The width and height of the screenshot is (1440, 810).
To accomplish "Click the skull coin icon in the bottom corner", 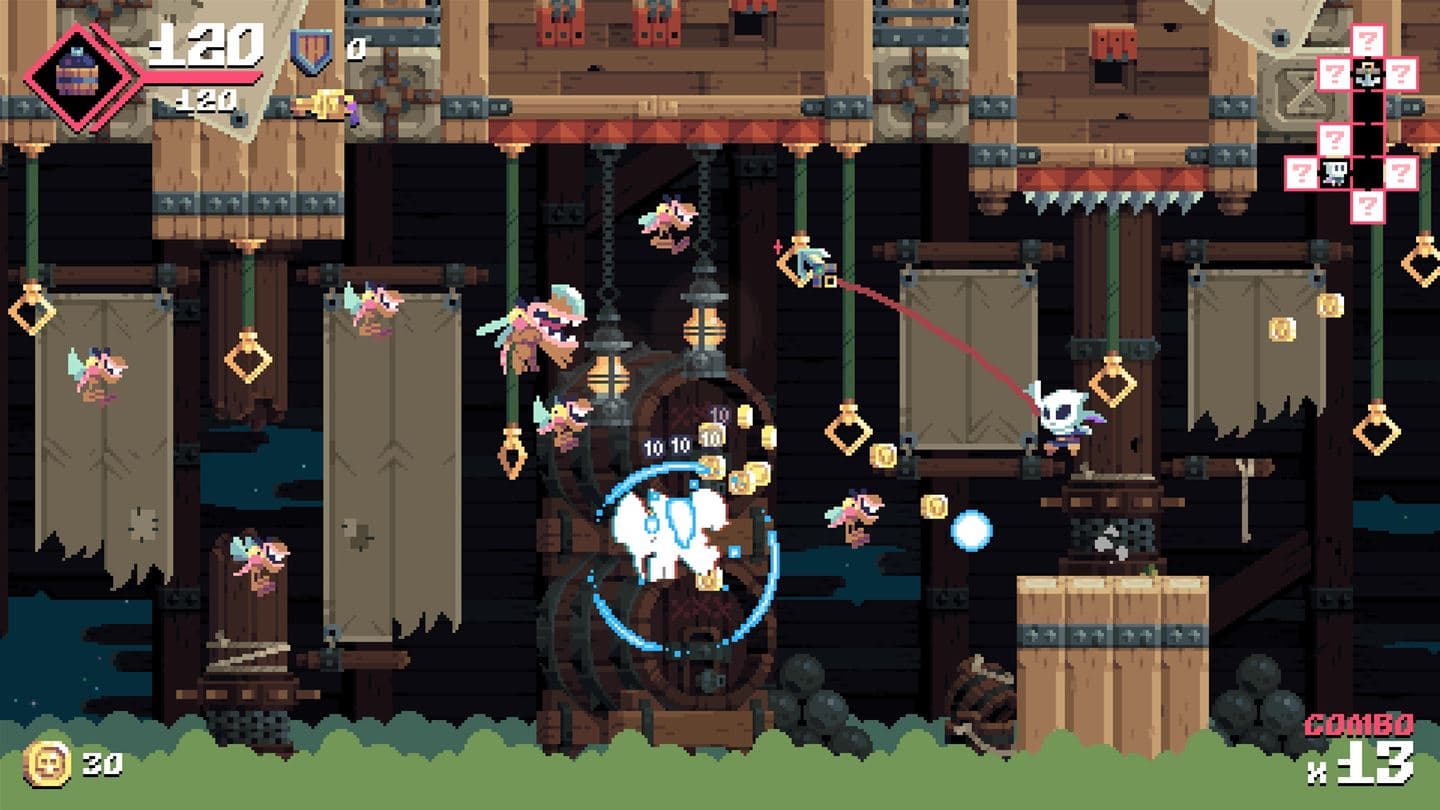I will pyautogui.click(x=47, y=763).
